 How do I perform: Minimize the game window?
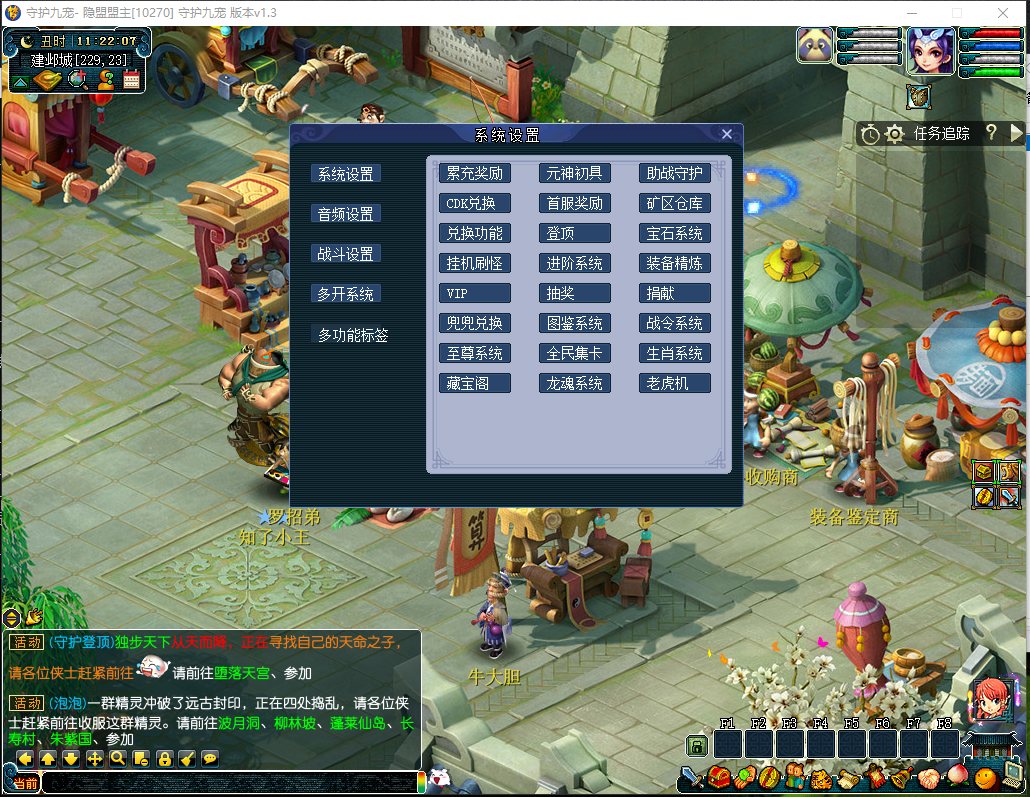(x=909, y=12)
